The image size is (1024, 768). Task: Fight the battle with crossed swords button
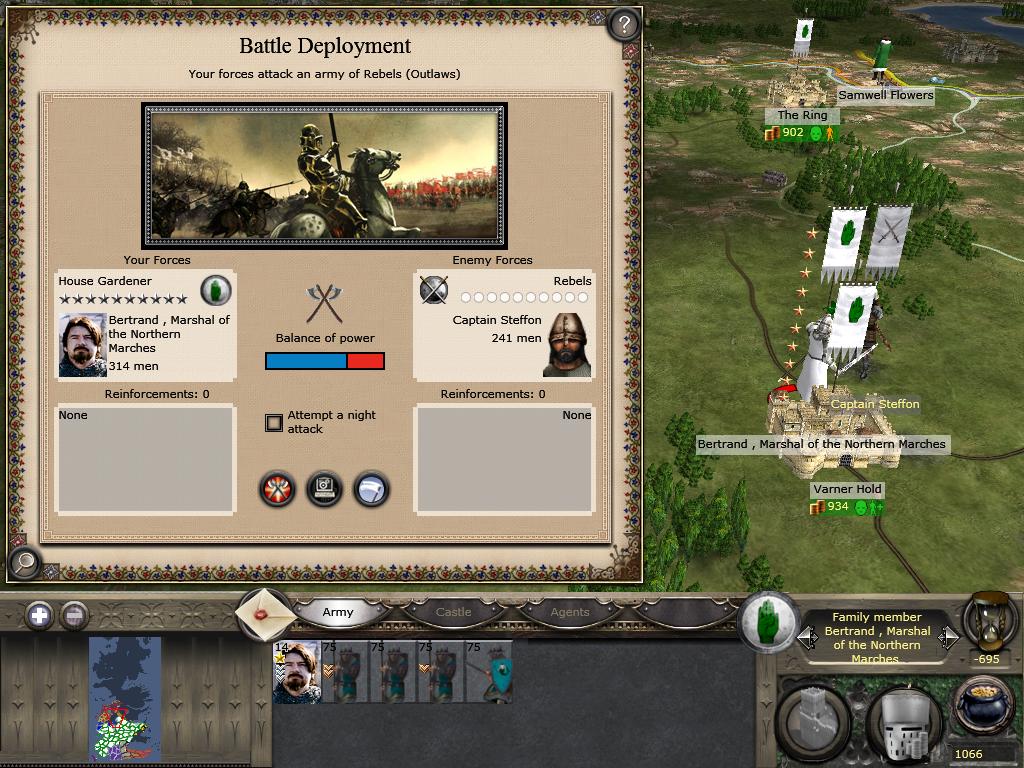tap(277, 489)
